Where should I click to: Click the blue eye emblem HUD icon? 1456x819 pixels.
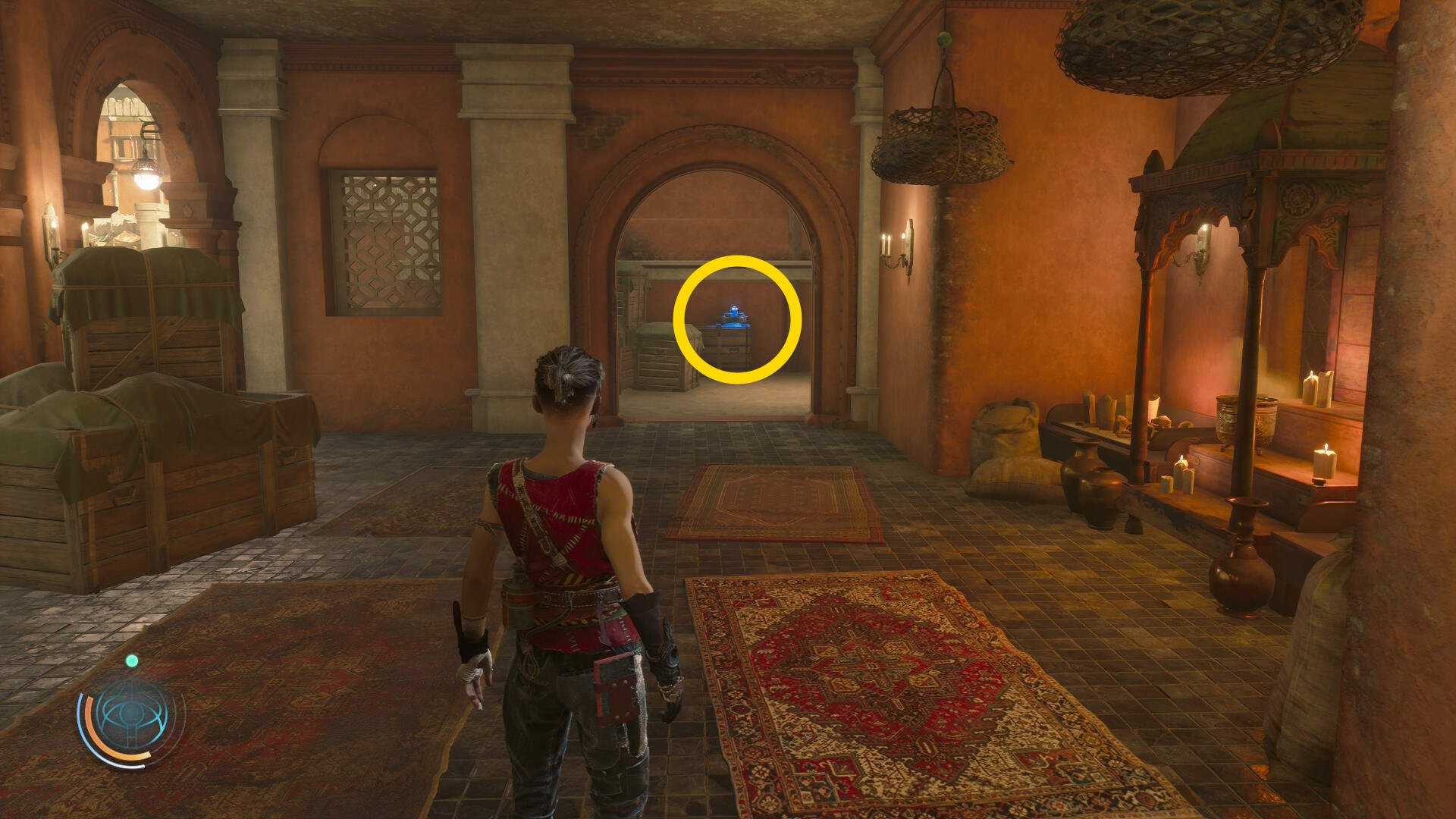click(132, 715)
